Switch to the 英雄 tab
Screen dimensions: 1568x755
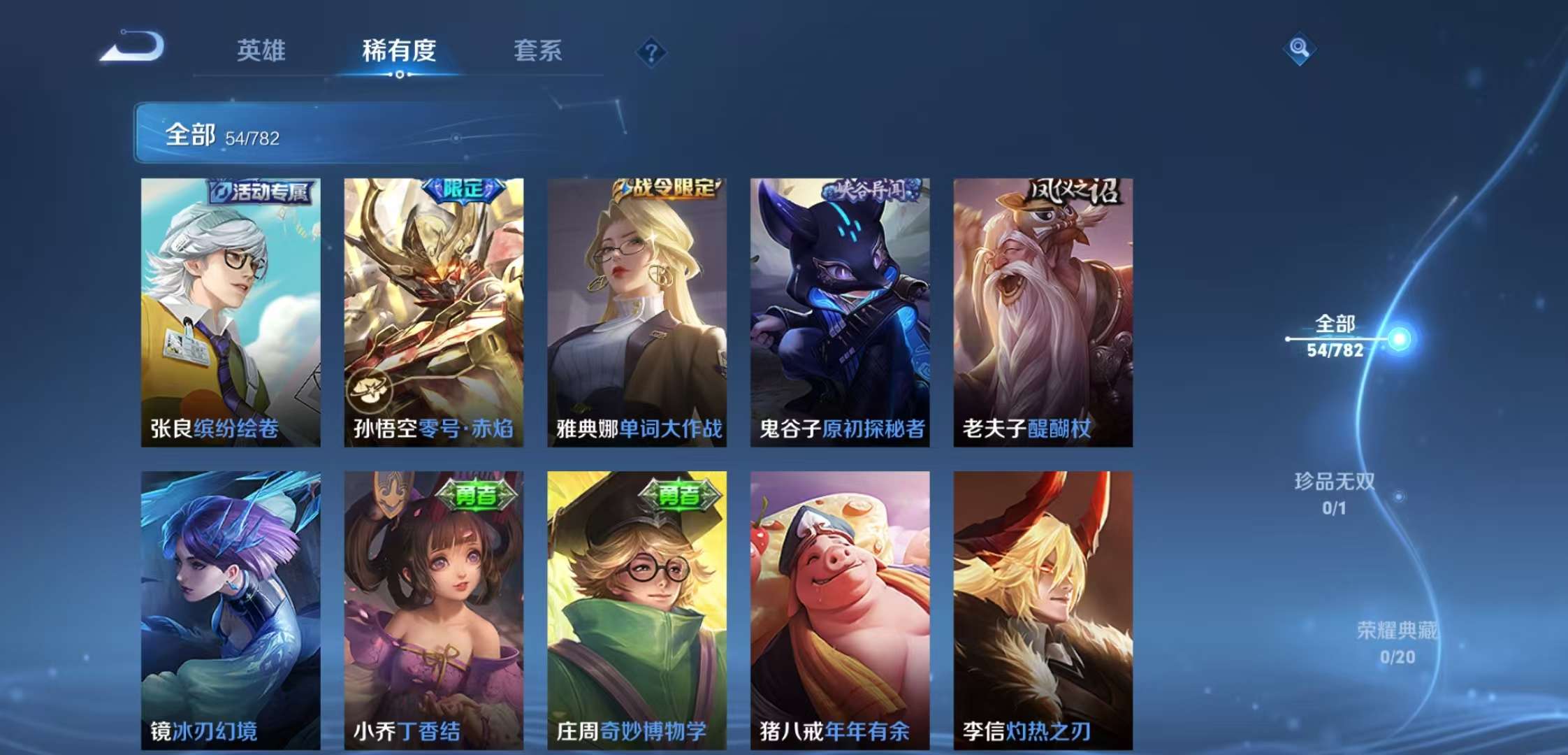pos(261,52)
